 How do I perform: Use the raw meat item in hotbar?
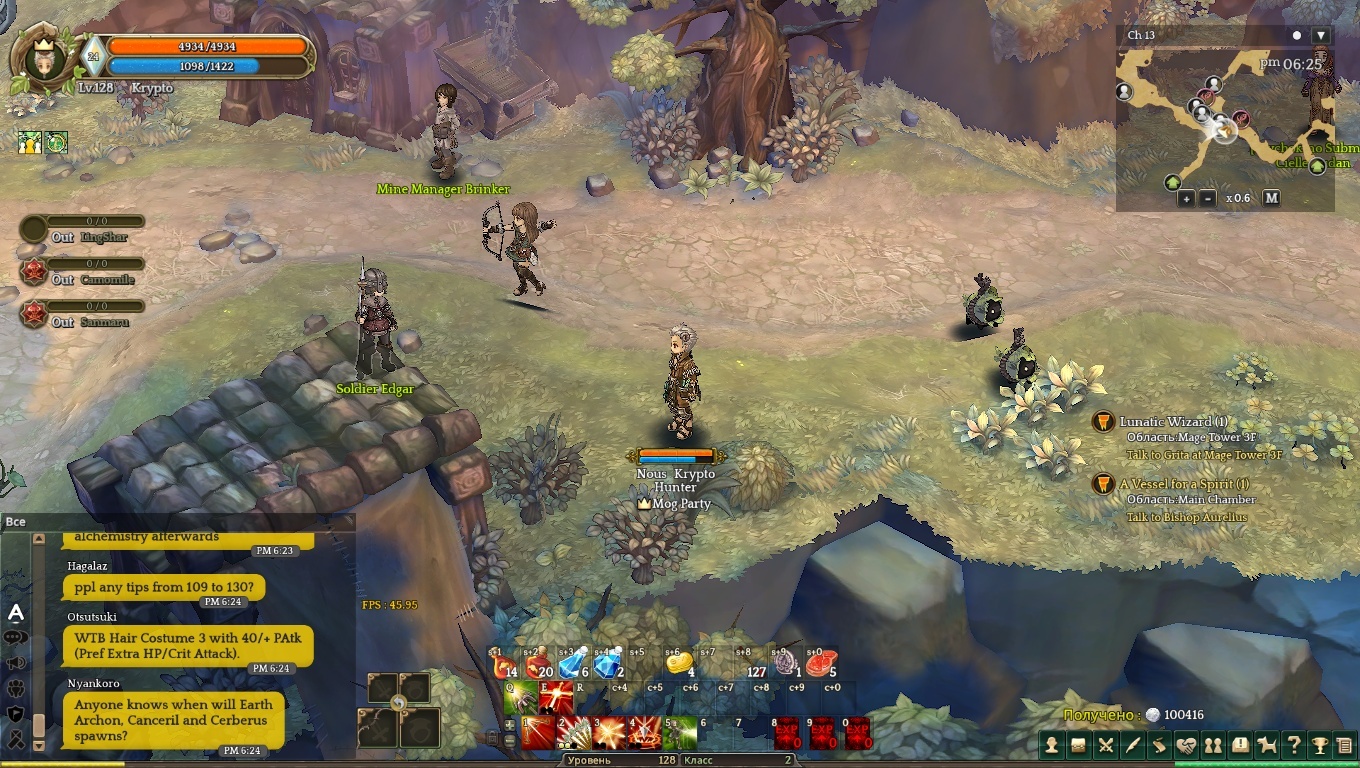(819, 663)
